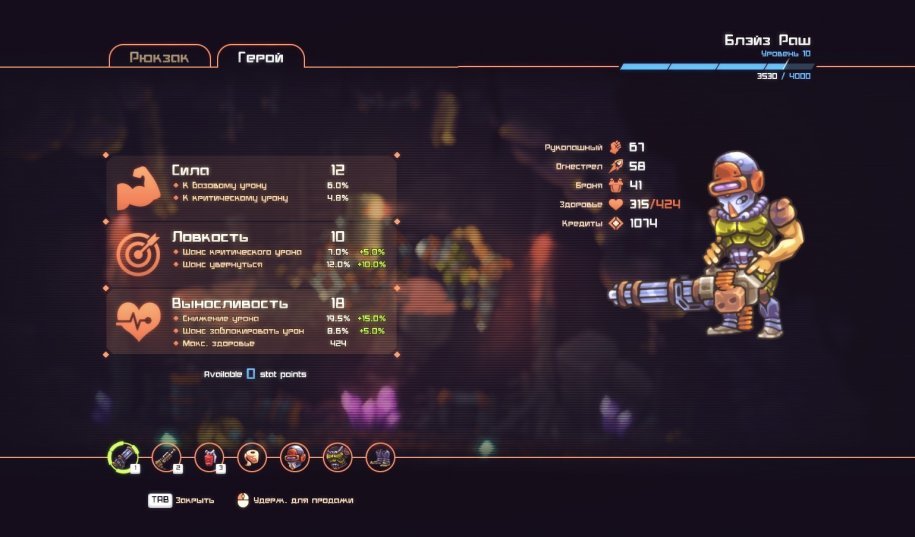Select the Герой tab
The image size is (915, 537).
pyautogui.click(x=260, y=57)
